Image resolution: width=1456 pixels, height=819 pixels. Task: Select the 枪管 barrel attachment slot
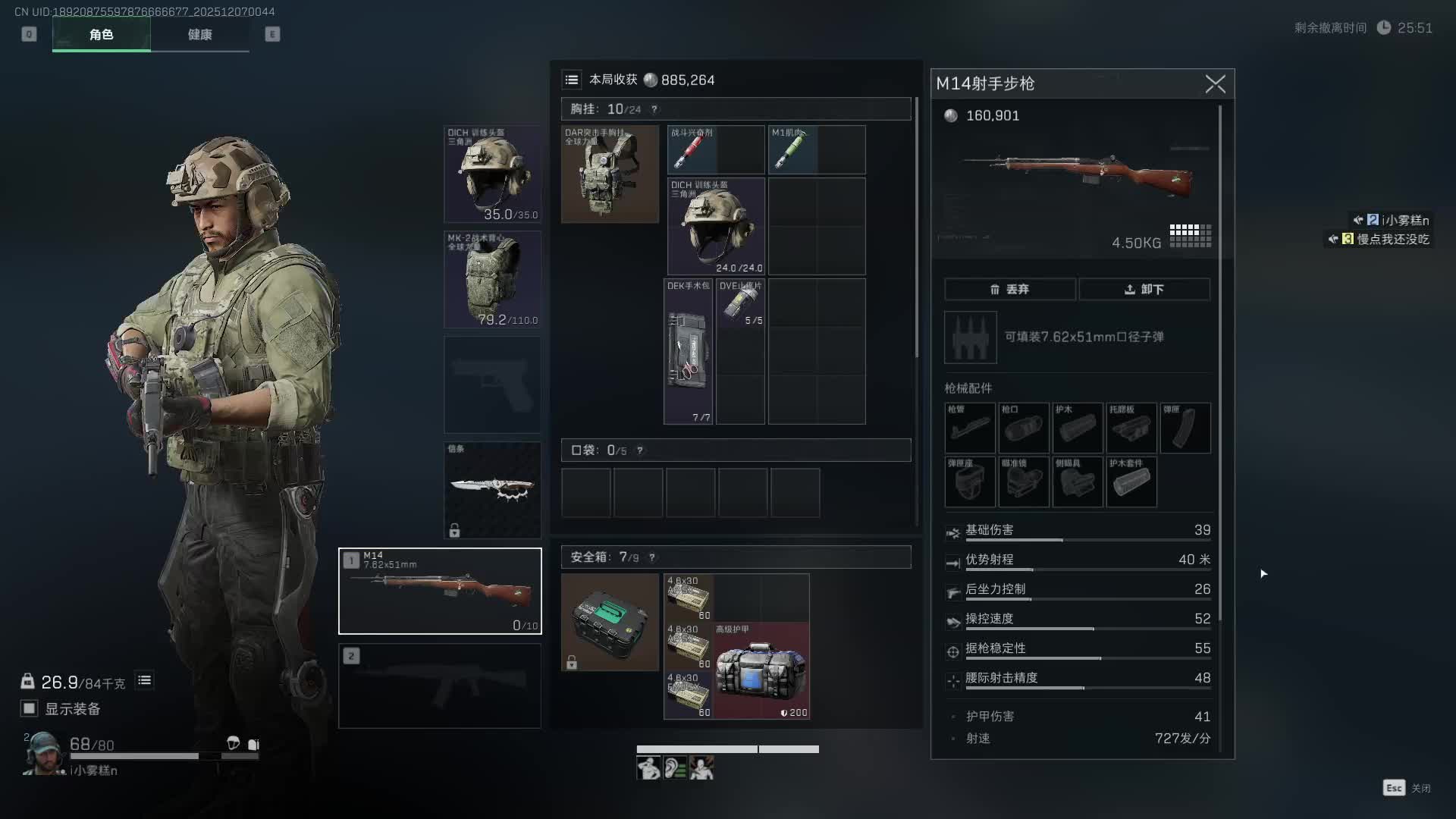(970, 428)
